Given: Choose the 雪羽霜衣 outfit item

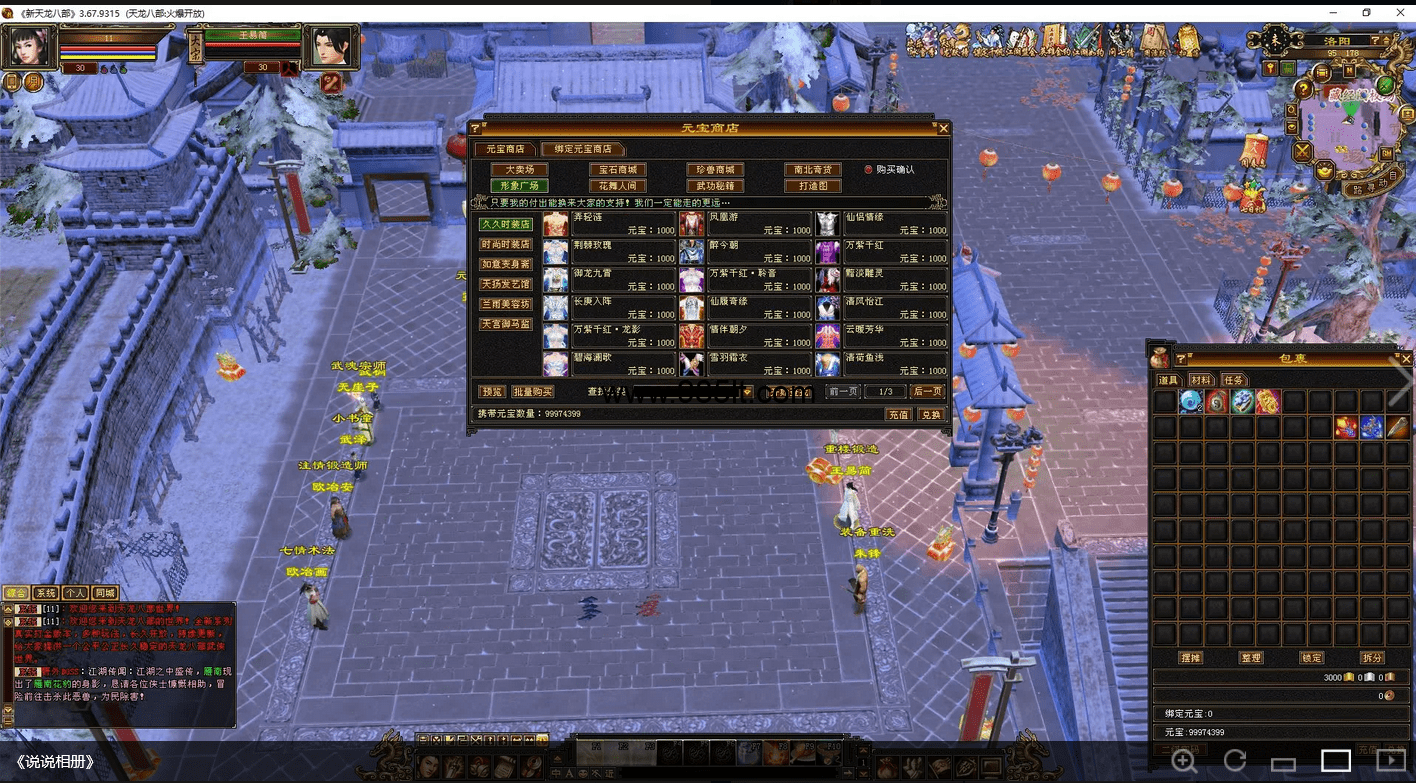Looking at the screenshot, I should coord(746,363).
